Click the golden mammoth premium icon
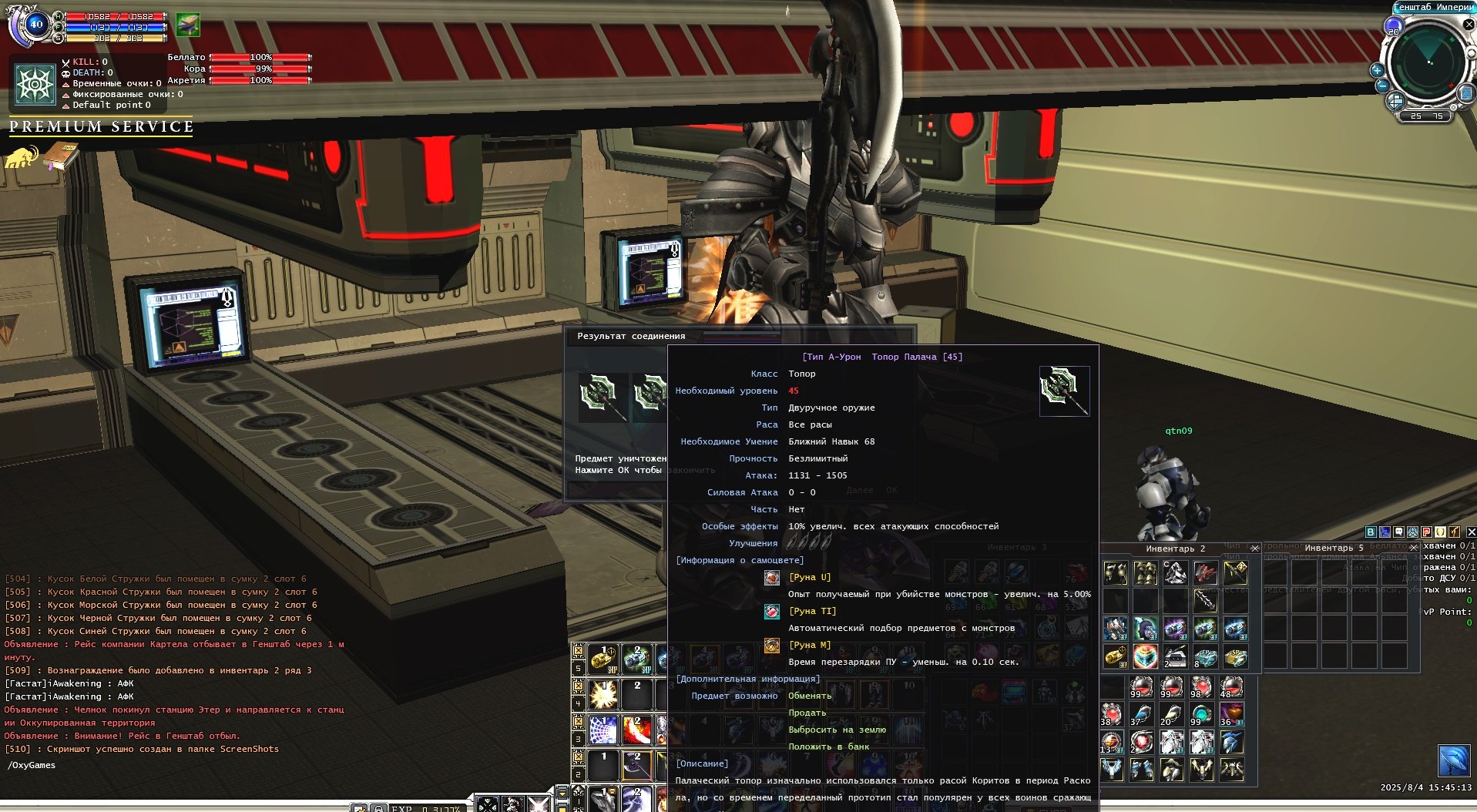This screenshot has height=812, width=1477. [x=22, y=157]
